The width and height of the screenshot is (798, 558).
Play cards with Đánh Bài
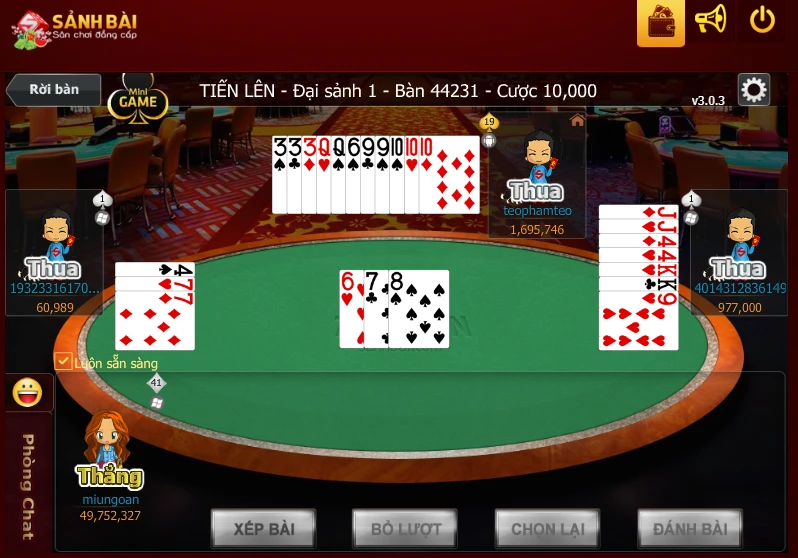point(690,528)
